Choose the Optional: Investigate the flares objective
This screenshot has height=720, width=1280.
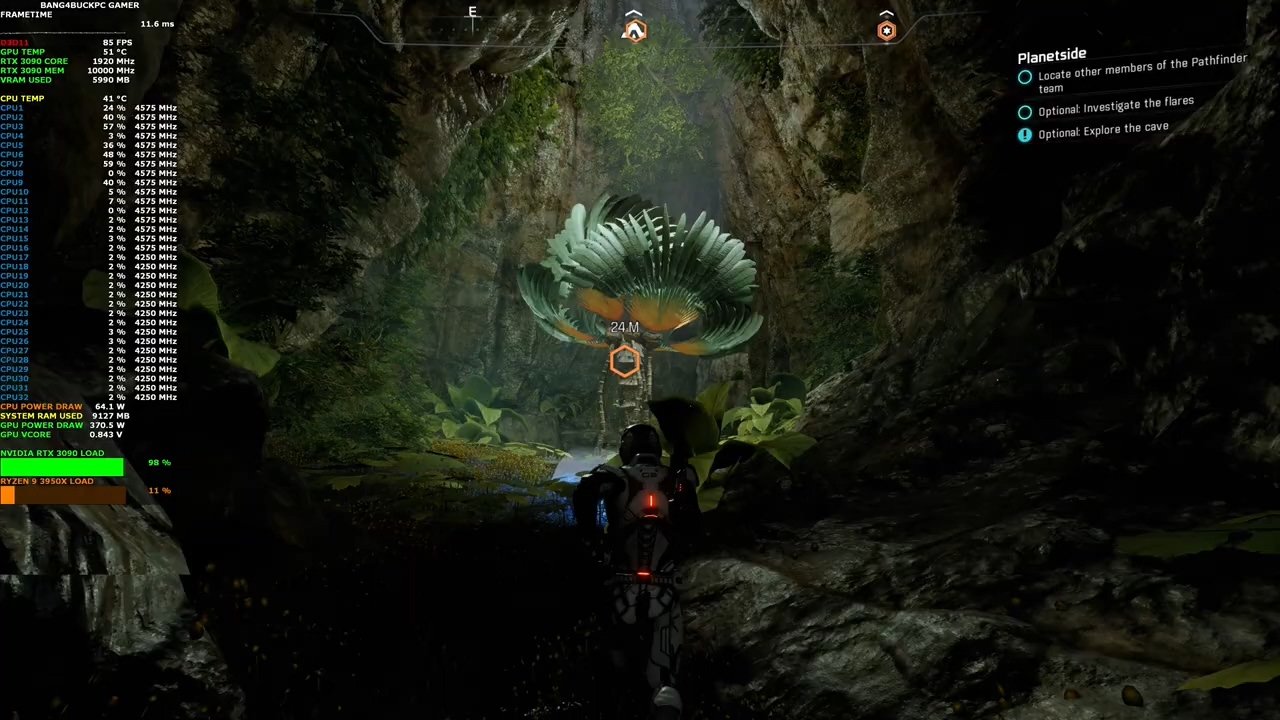coord(1115,106)
